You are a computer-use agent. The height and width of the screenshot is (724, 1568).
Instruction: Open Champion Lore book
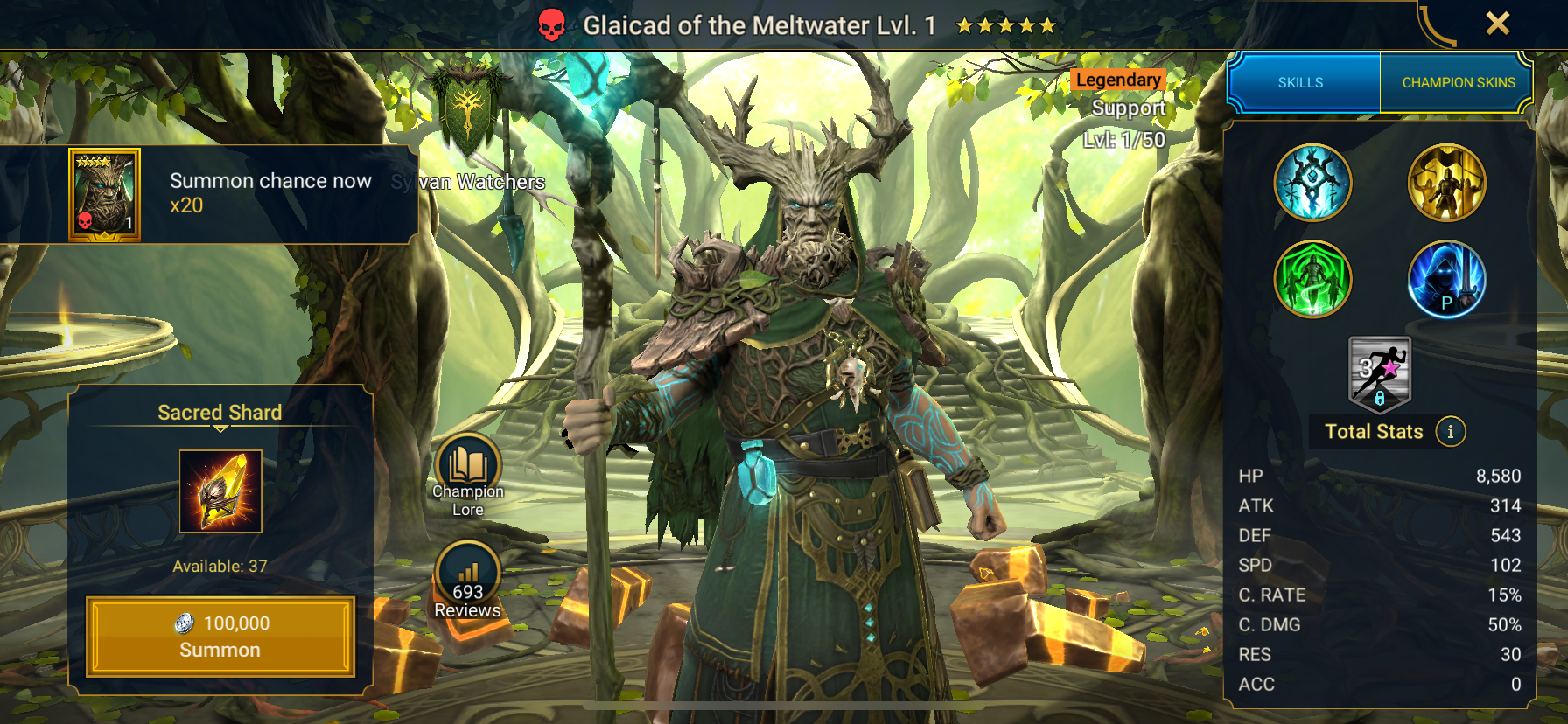[x=468, y=467]
